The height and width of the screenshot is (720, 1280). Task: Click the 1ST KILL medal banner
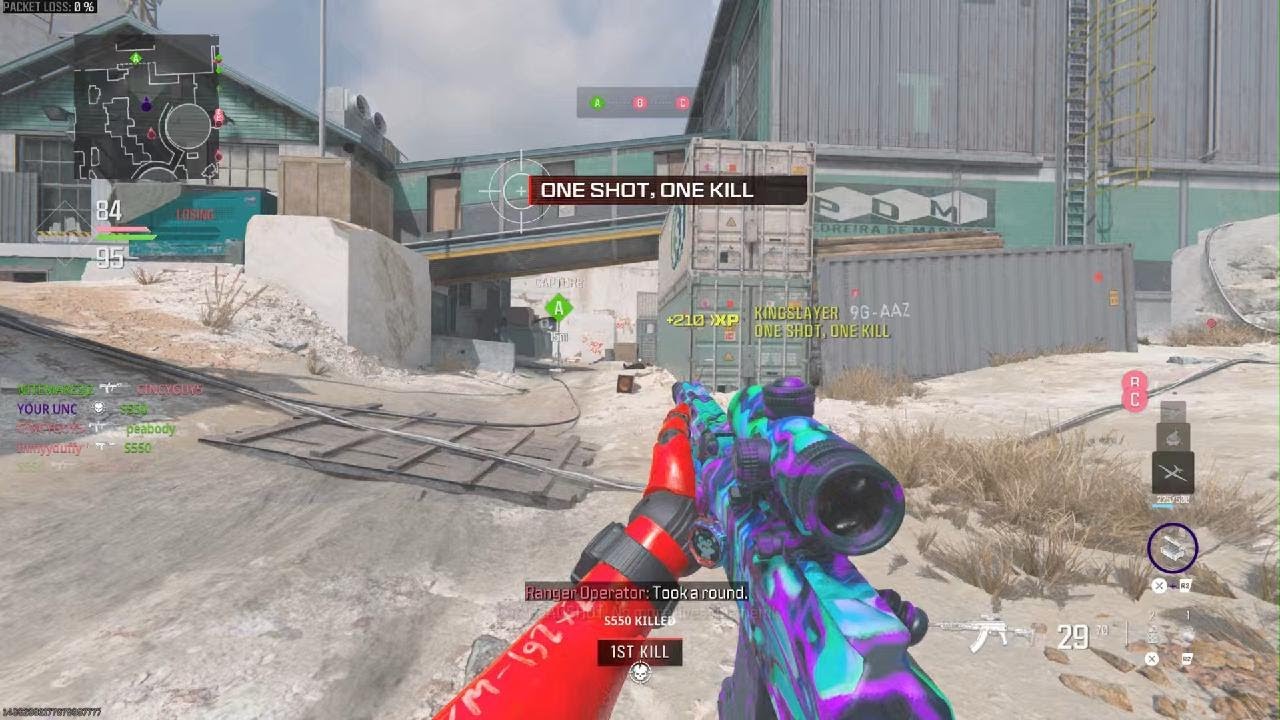(x=640, y=652)
